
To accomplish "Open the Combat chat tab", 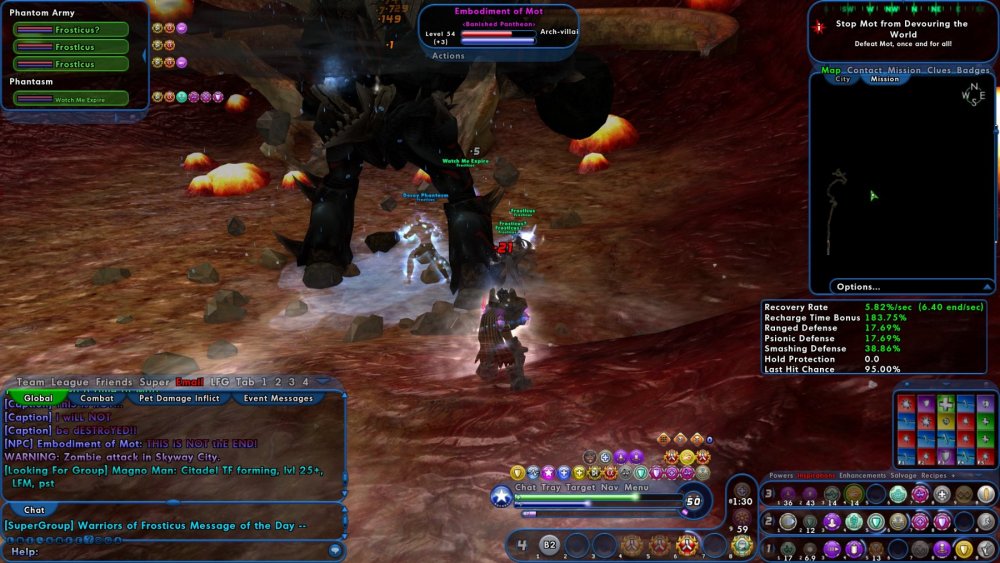I will [96, 398].
